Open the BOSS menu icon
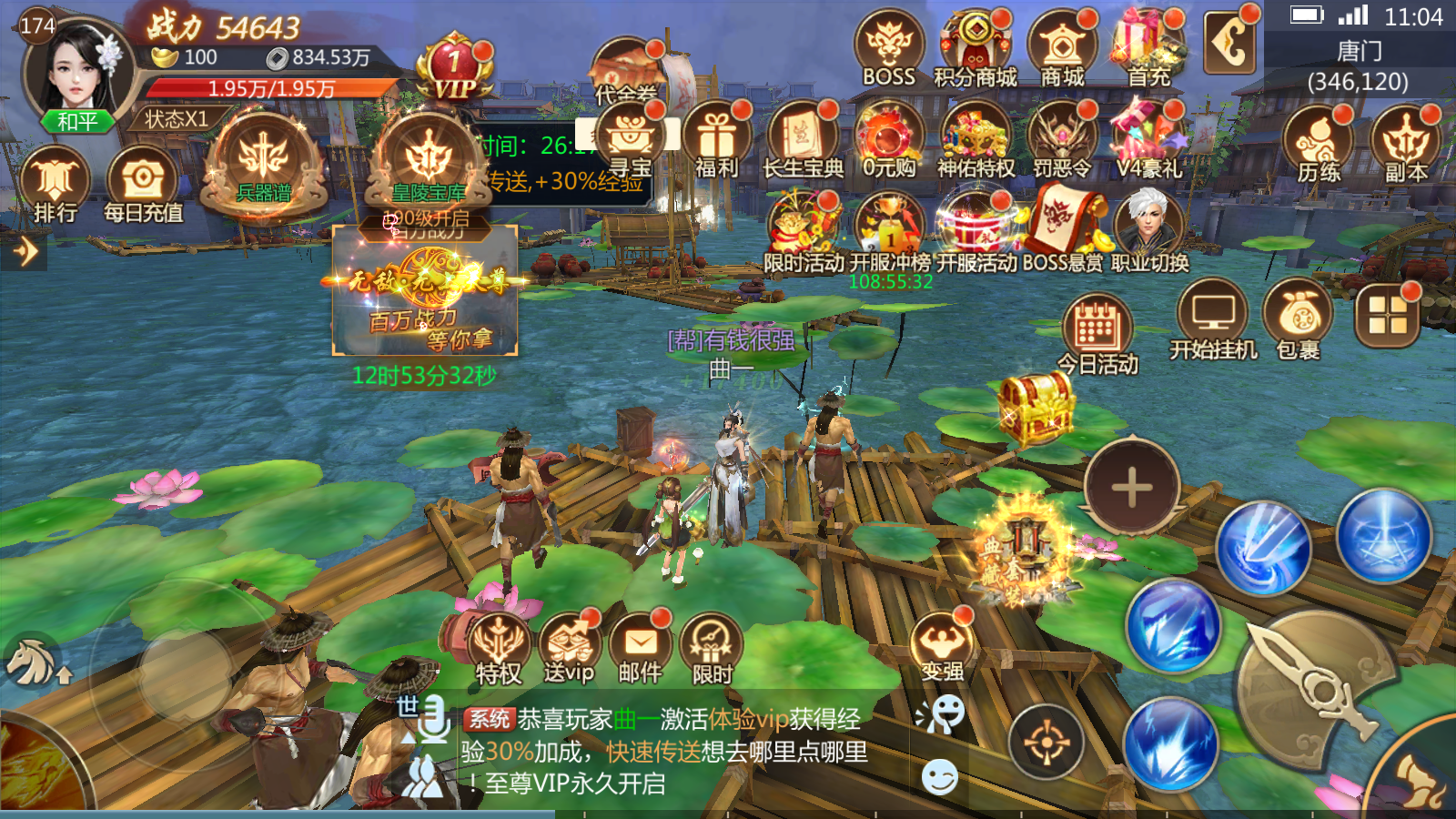 click(888, 45)
